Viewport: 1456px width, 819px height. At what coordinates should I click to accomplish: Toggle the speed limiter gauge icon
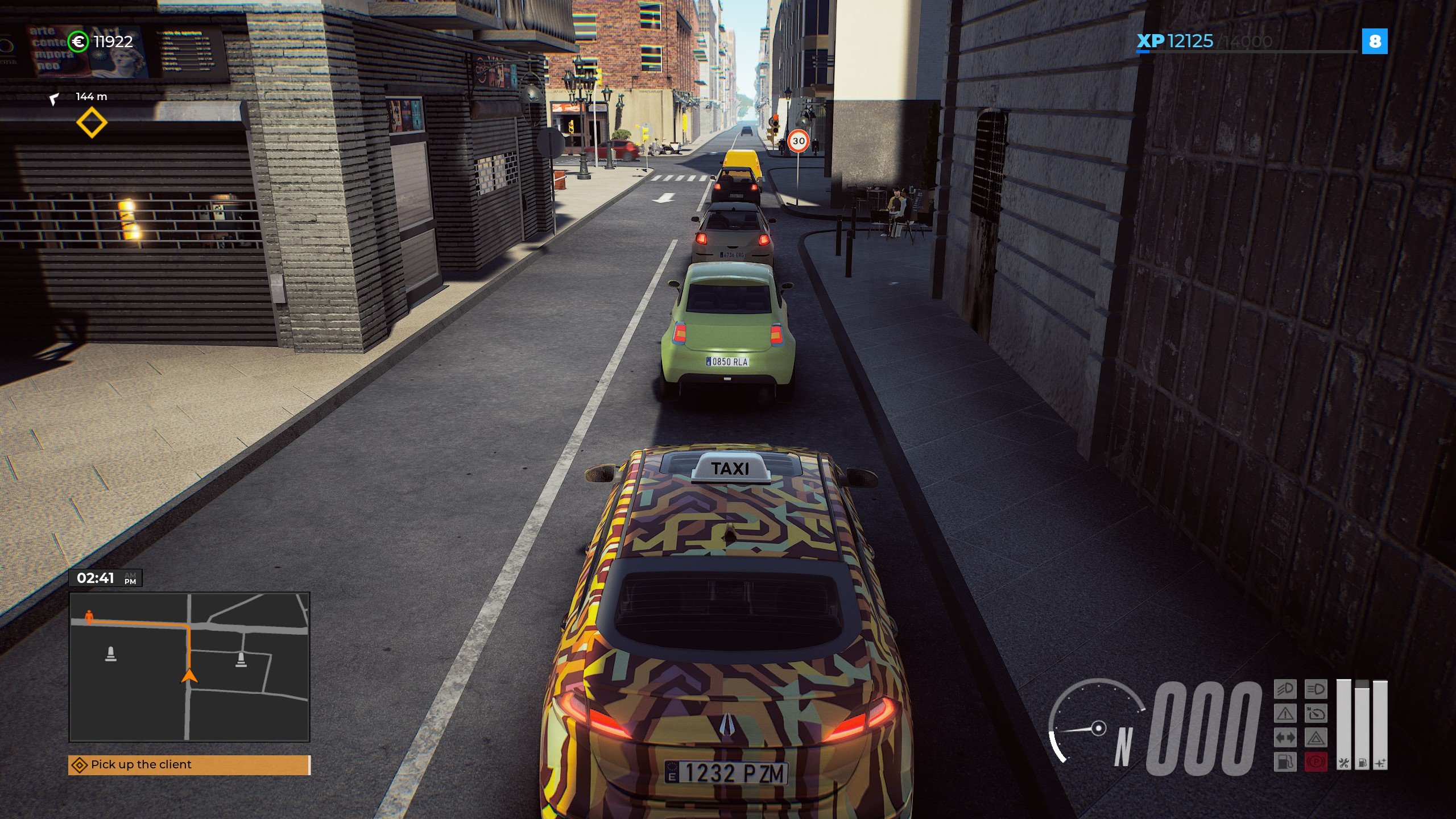click(1316, 713)
